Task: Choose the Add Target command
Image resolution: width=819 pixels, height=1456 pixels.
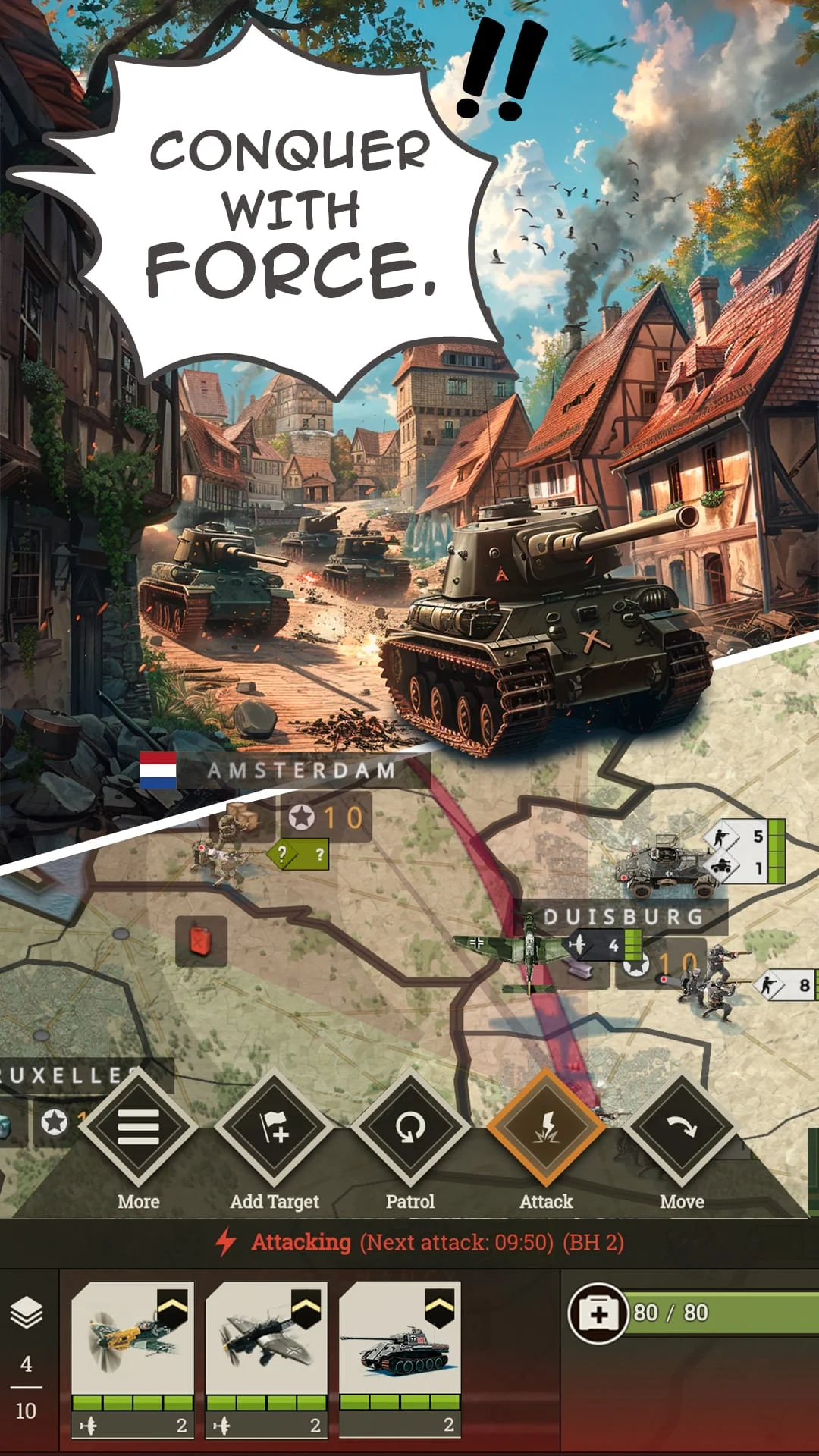Action: tap(275, 1128)
